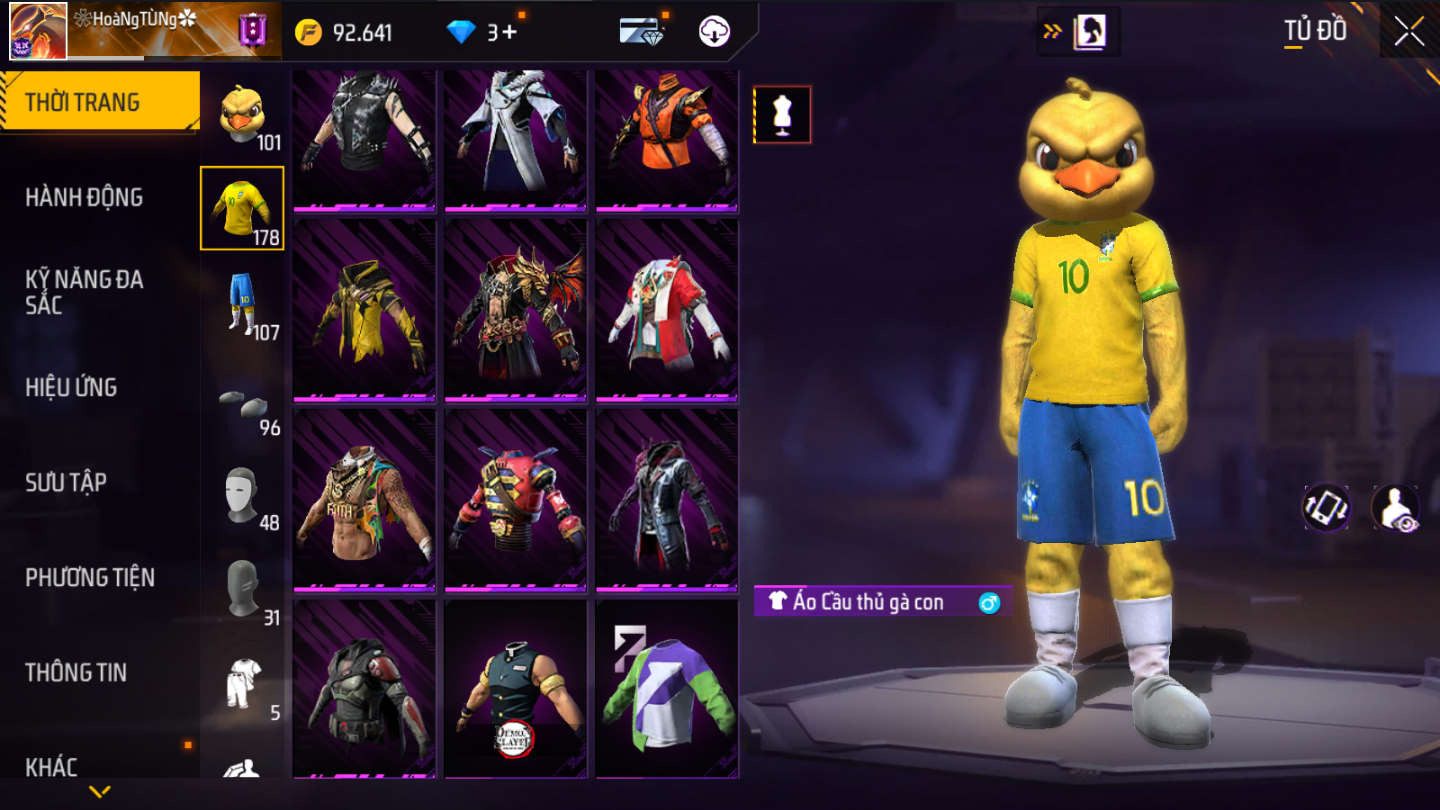Open the HIỆU ỨNG section
This screenshot has width=1440, height=810.
coord(71,387)
